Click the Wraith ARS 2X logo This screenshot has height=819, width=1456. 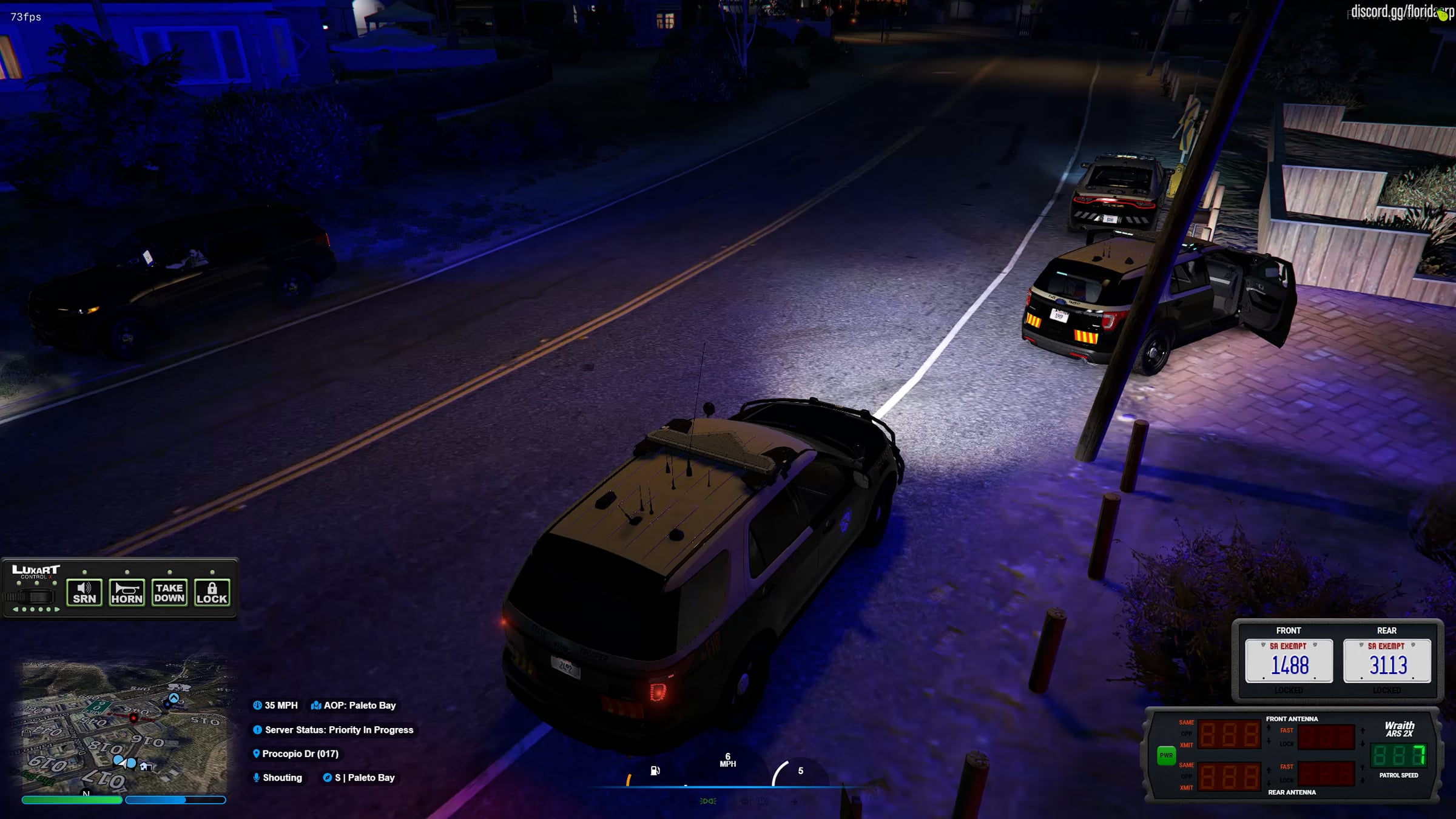pos(1399,729)
